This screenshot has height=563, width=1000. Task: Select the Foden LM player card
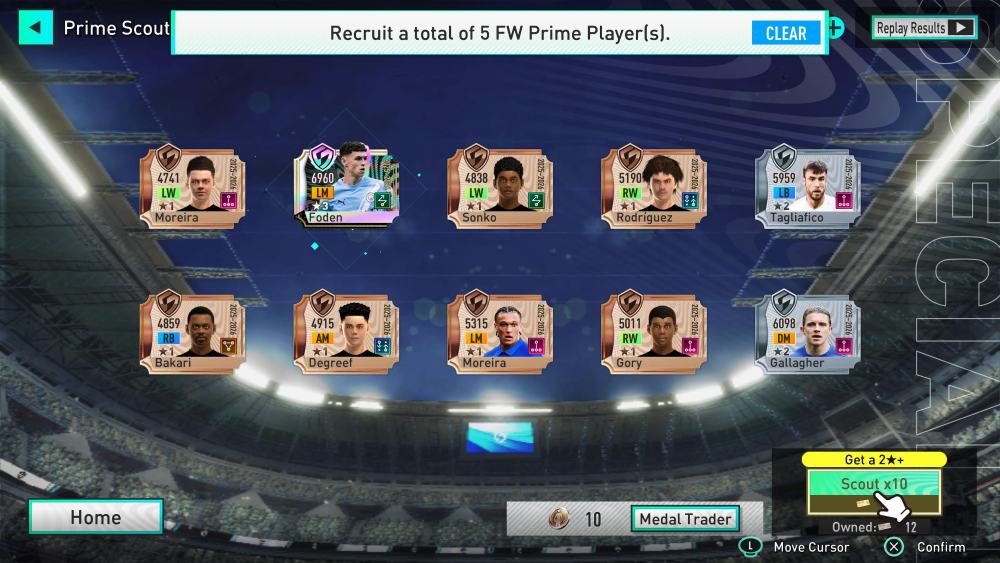(345, 185)
